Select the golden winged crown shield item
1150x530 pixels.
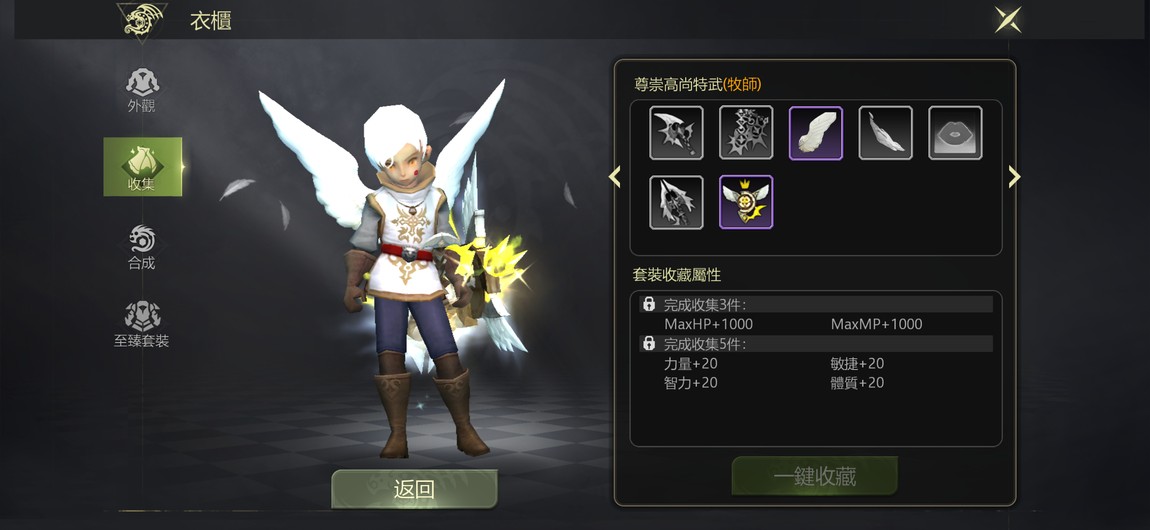[746, 202]
